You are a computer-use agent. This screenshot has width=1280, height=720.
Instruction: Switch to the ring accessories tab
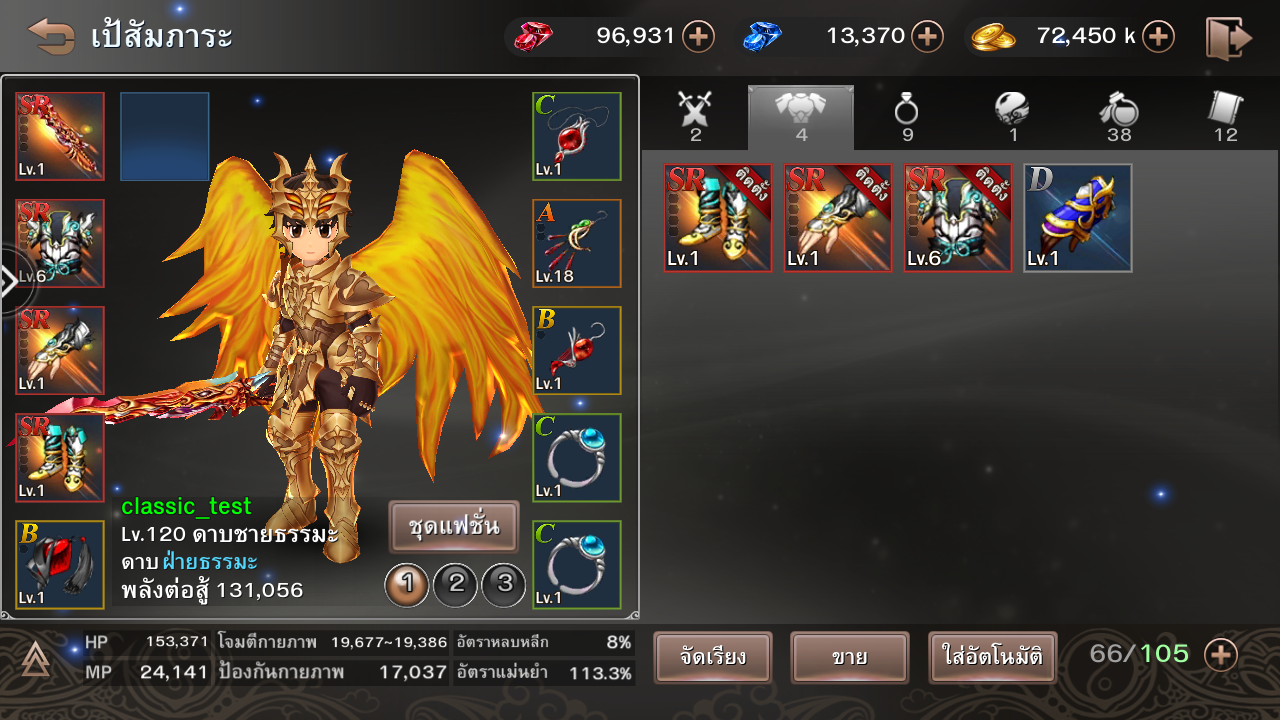point(907,114)
